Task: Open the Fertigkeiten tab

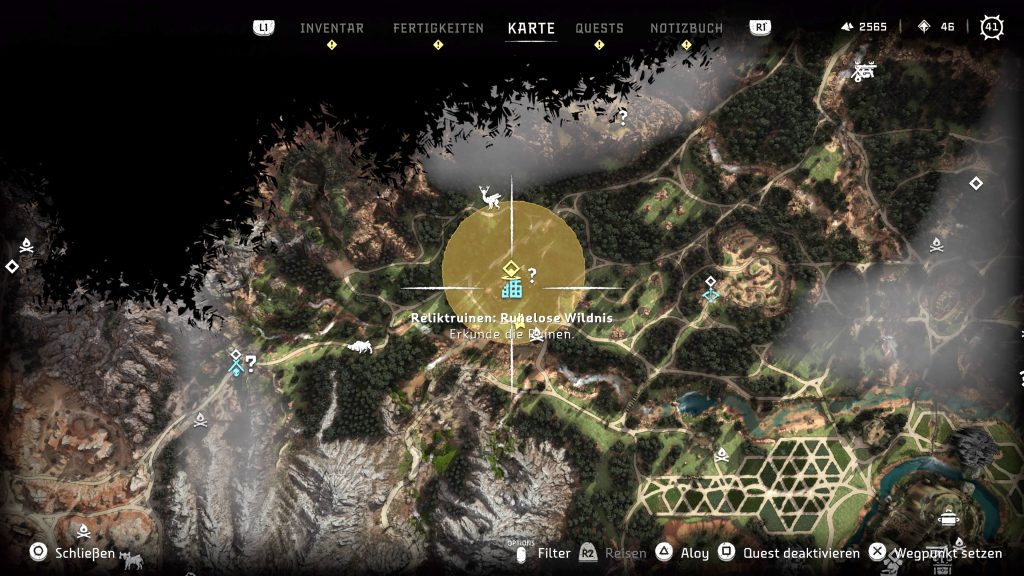Action: pyautogui.click(x=438, y=28)
